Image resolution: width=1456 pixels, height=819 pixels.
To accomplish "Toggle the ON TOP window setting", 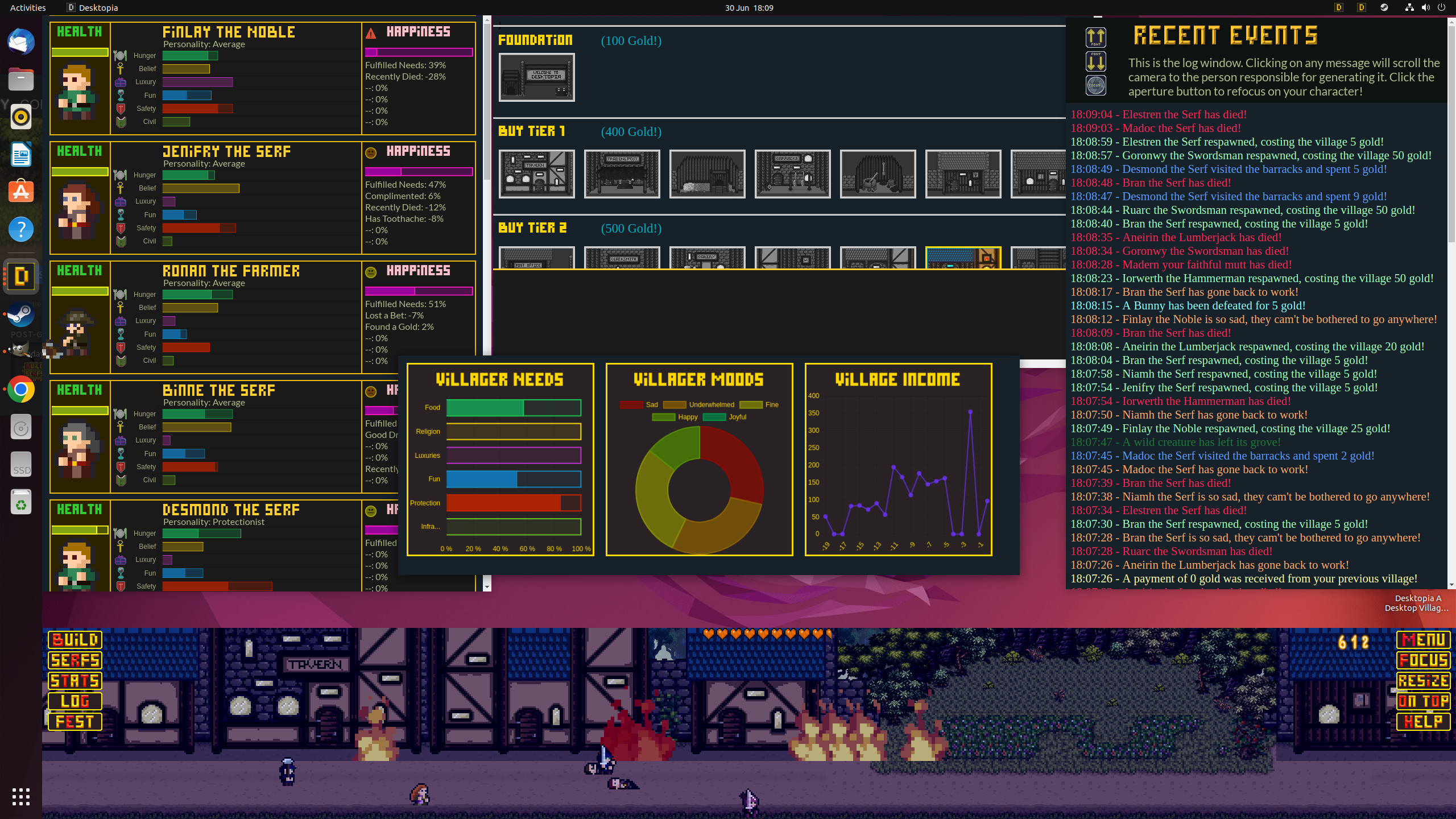I will coord(1424,701).
